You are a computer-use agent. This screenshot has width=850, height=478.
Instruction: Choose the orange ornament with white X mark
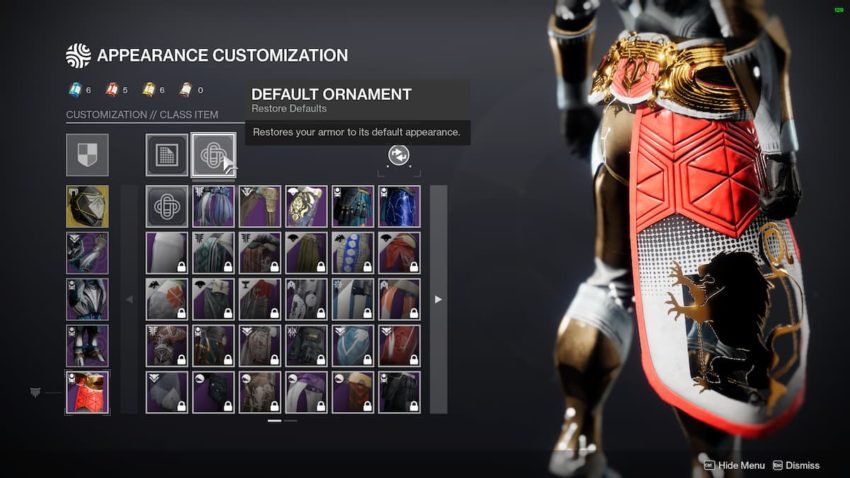tap(167, 299)
